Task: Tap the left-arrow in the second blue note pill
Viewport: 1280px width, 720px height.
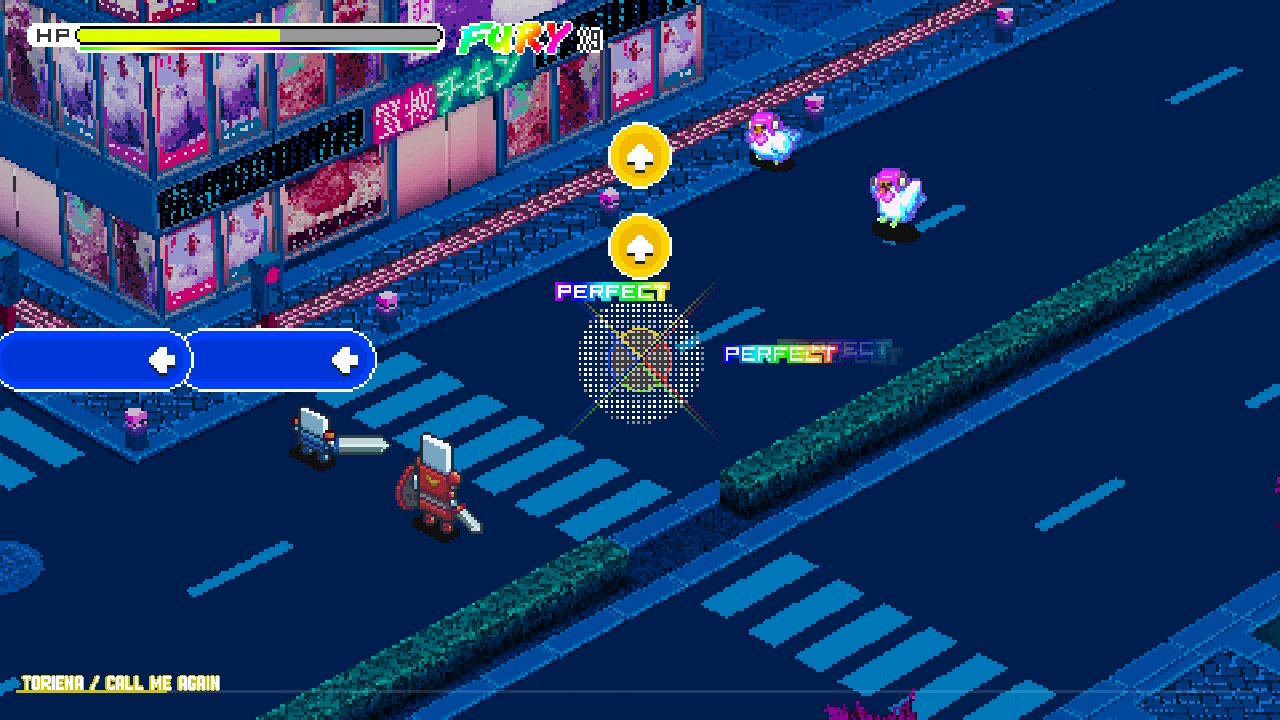Action: 347,359
